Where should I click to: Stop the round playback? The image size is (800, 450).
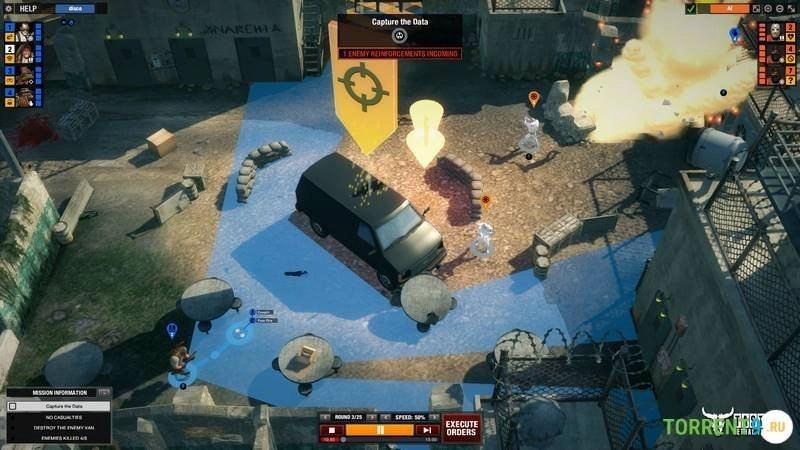pos(330,431)
